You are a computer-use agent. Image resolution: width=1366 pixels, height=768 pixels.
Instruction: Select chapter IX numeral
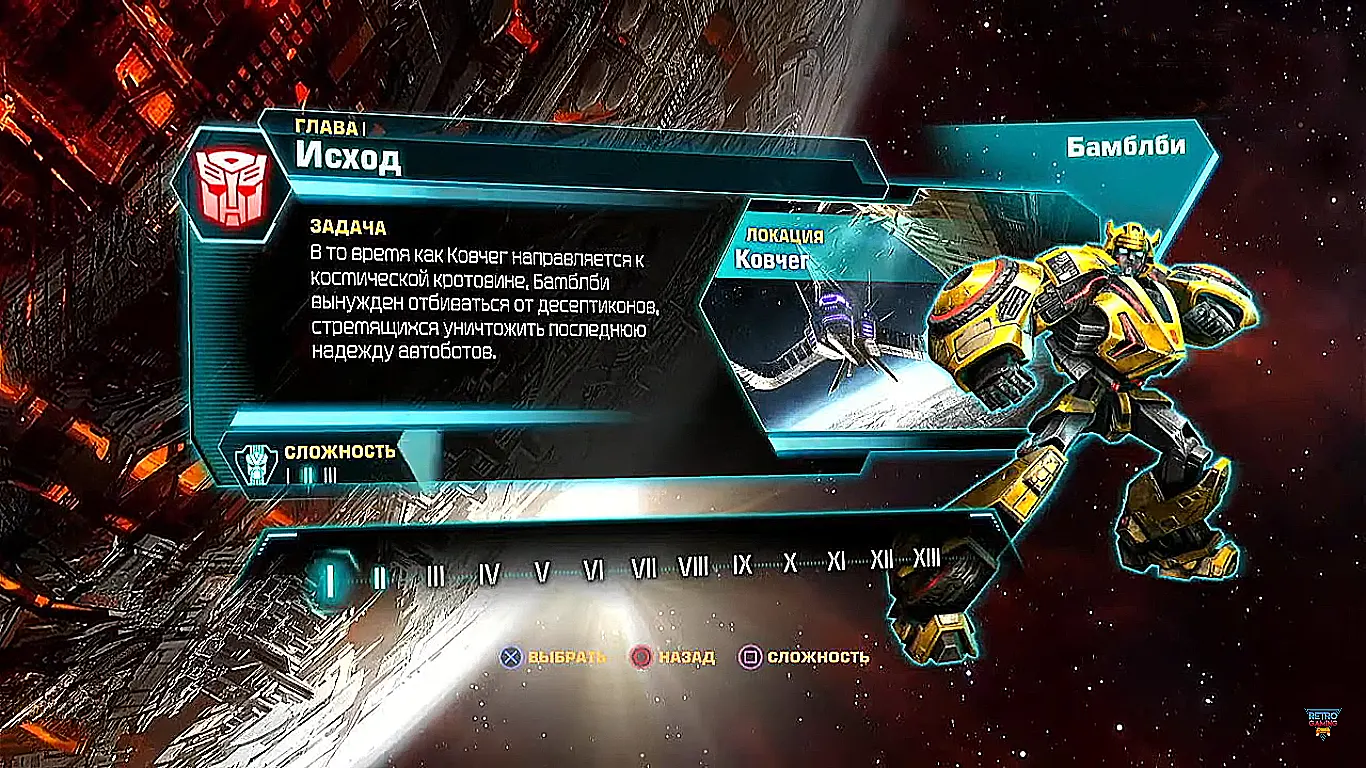pyautogui.click(x=742, y=565)
